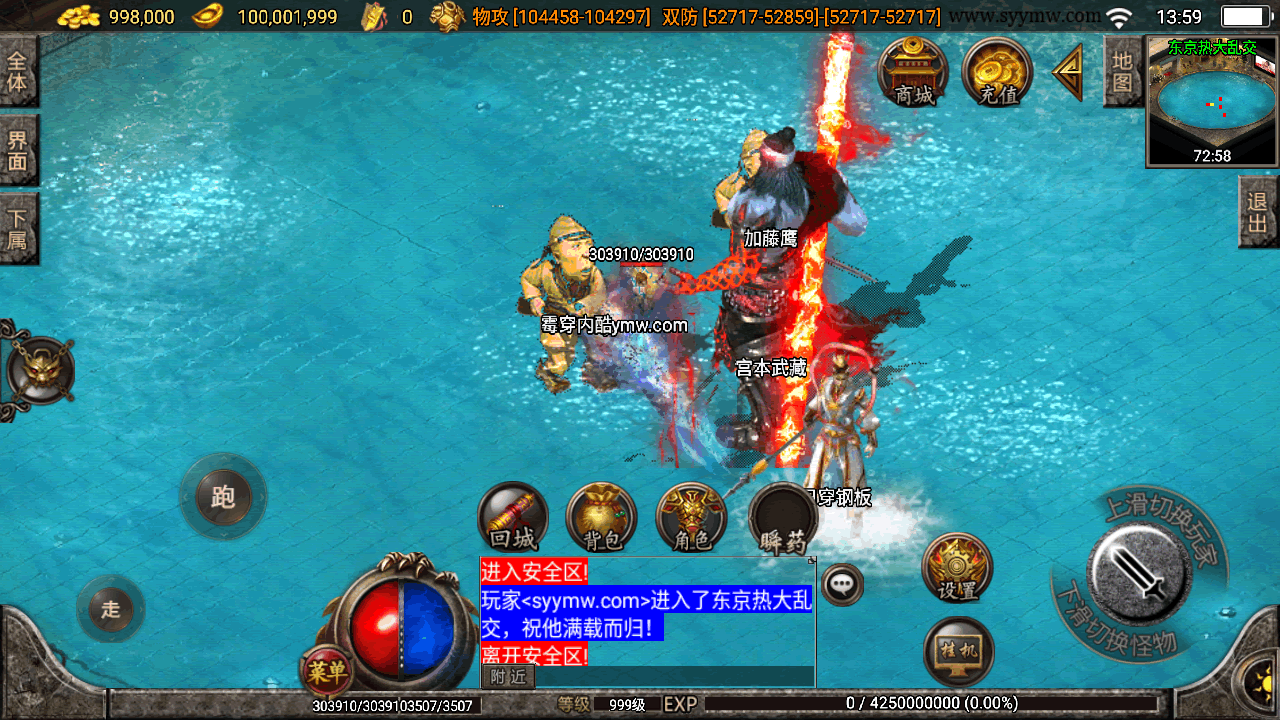Screen dimensions: 1280x720
Task: Select the 全体 tab
Action: point(18,71)
